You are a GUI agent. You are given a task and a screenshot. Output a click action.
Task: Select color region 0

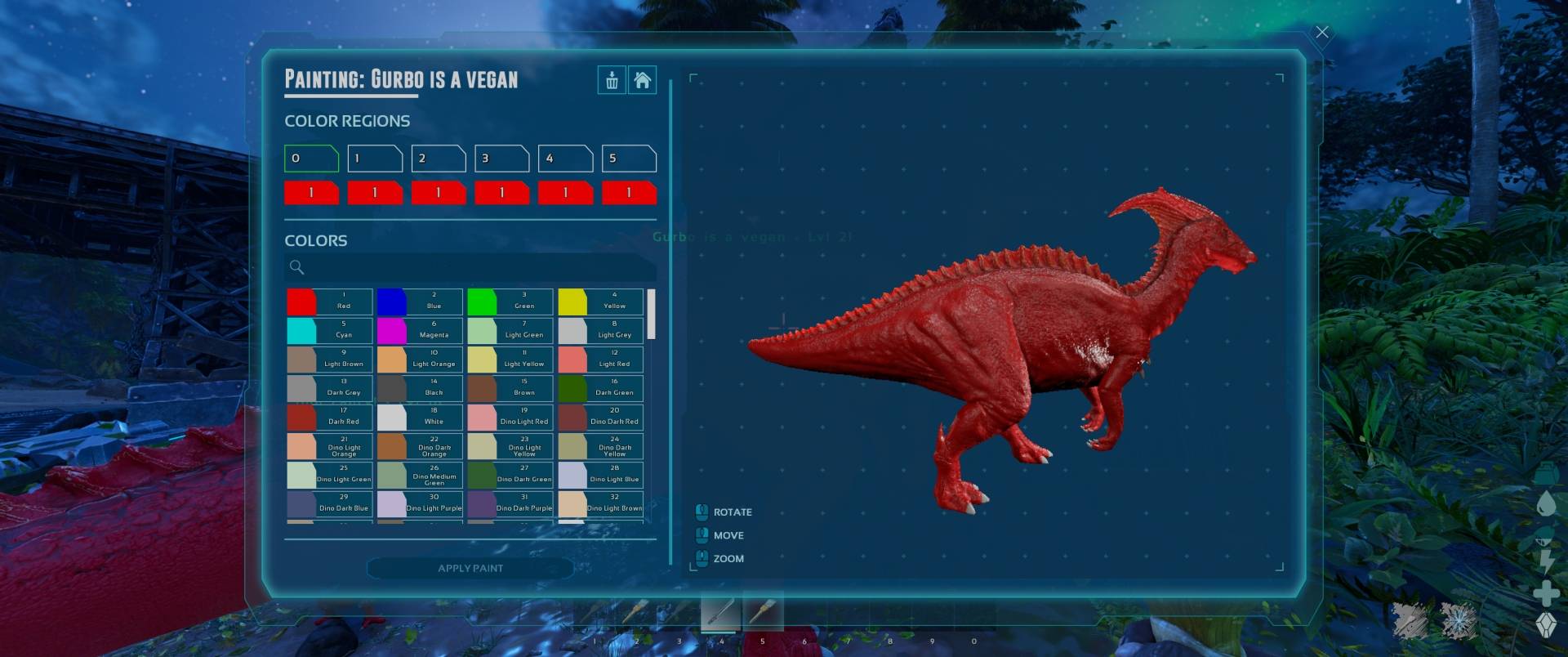(x=311, y=159)
